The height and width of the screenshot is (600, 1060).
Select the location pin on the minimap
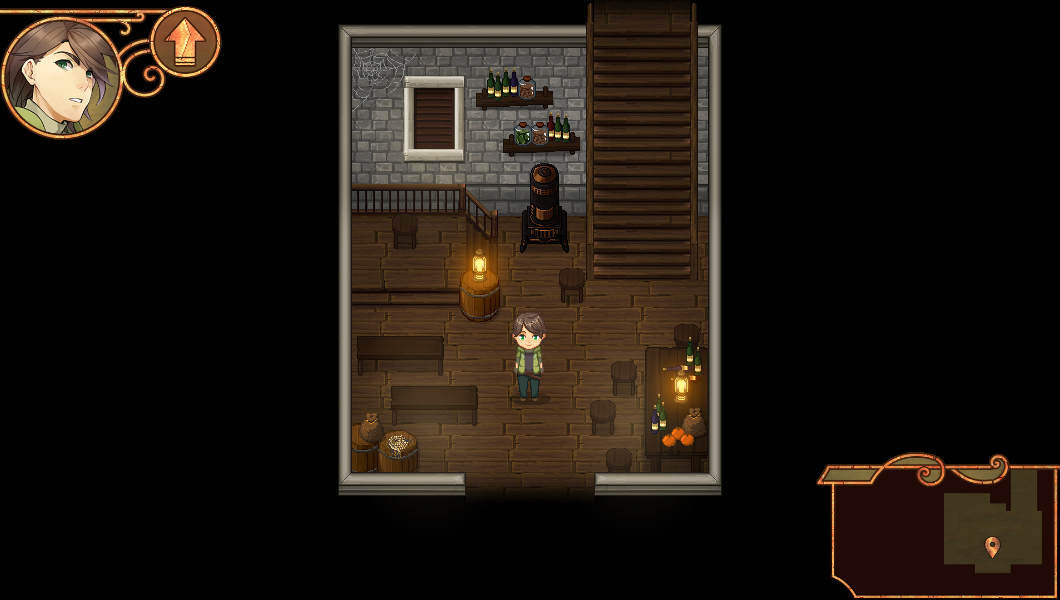(x=992, y=546)
